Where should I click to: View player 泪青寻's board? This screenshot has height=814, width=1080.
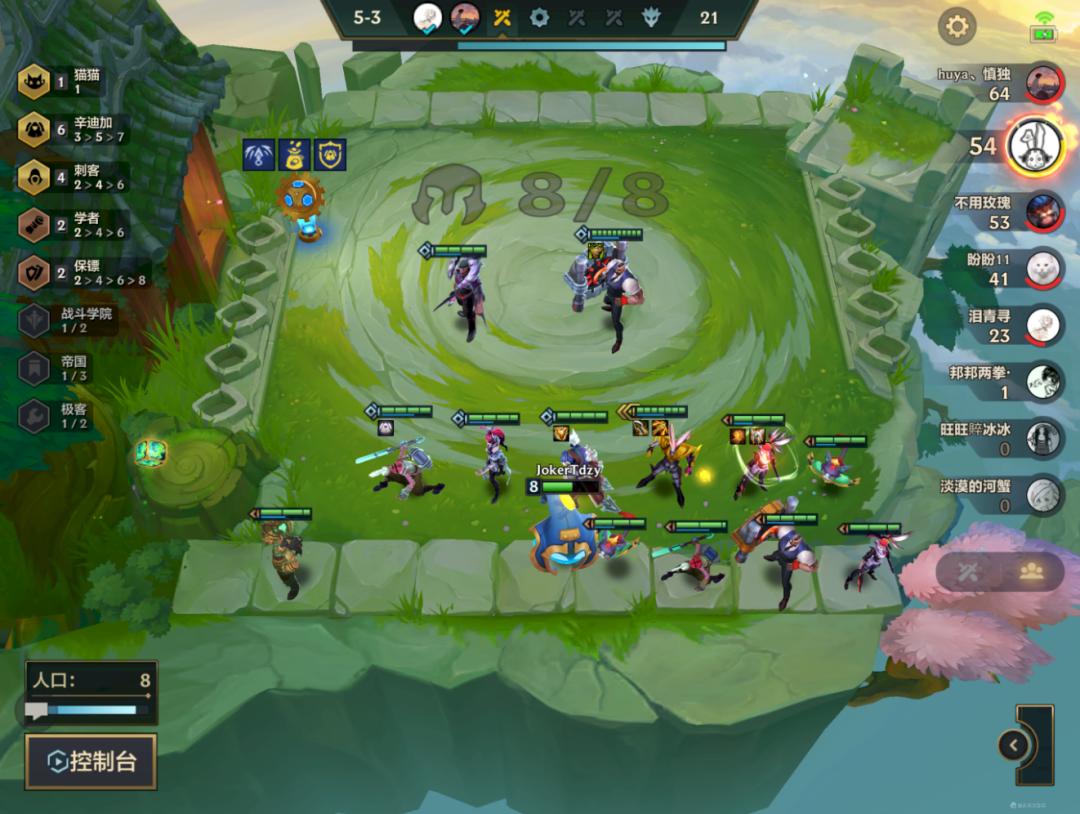[1043, 325]
